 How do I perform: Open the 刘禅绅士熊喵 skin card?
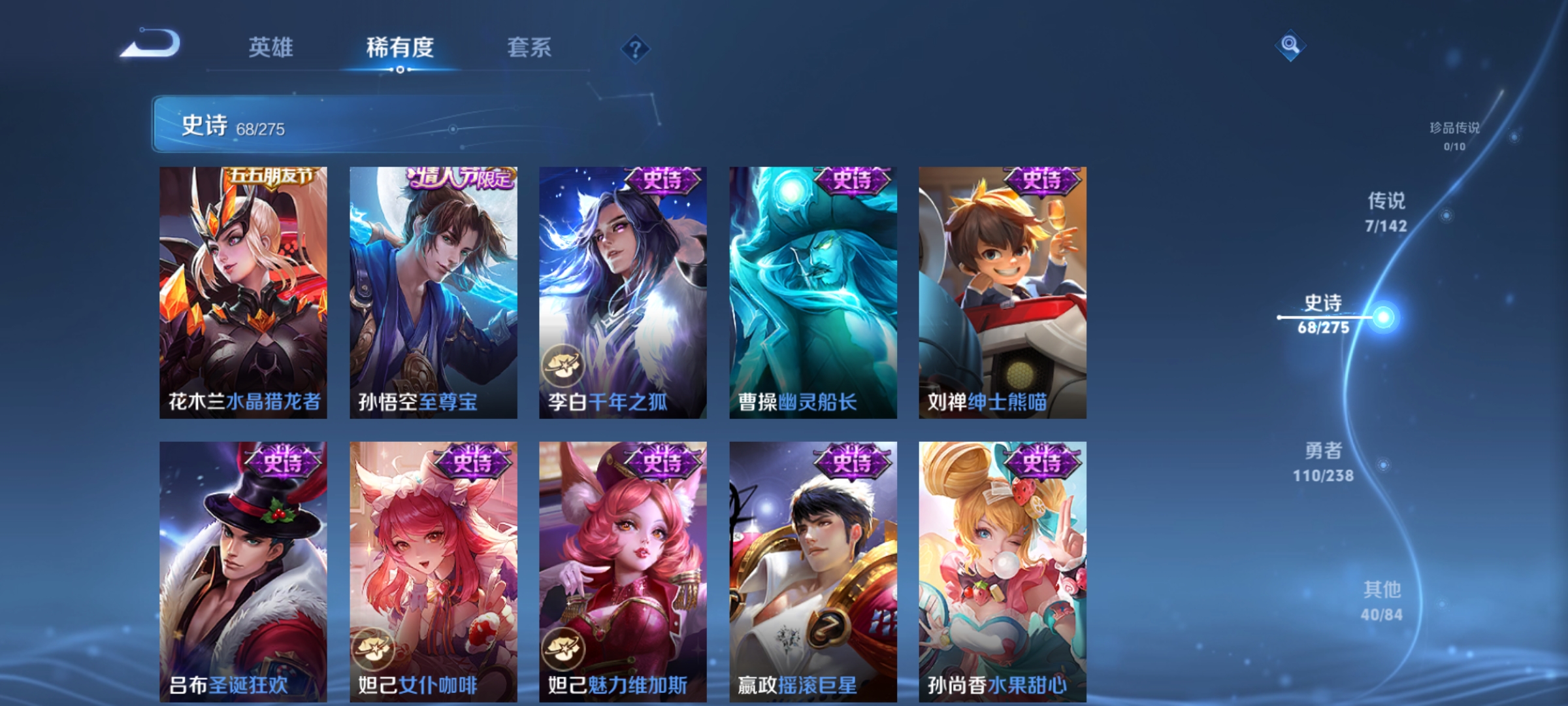[x=1001, y=291]
